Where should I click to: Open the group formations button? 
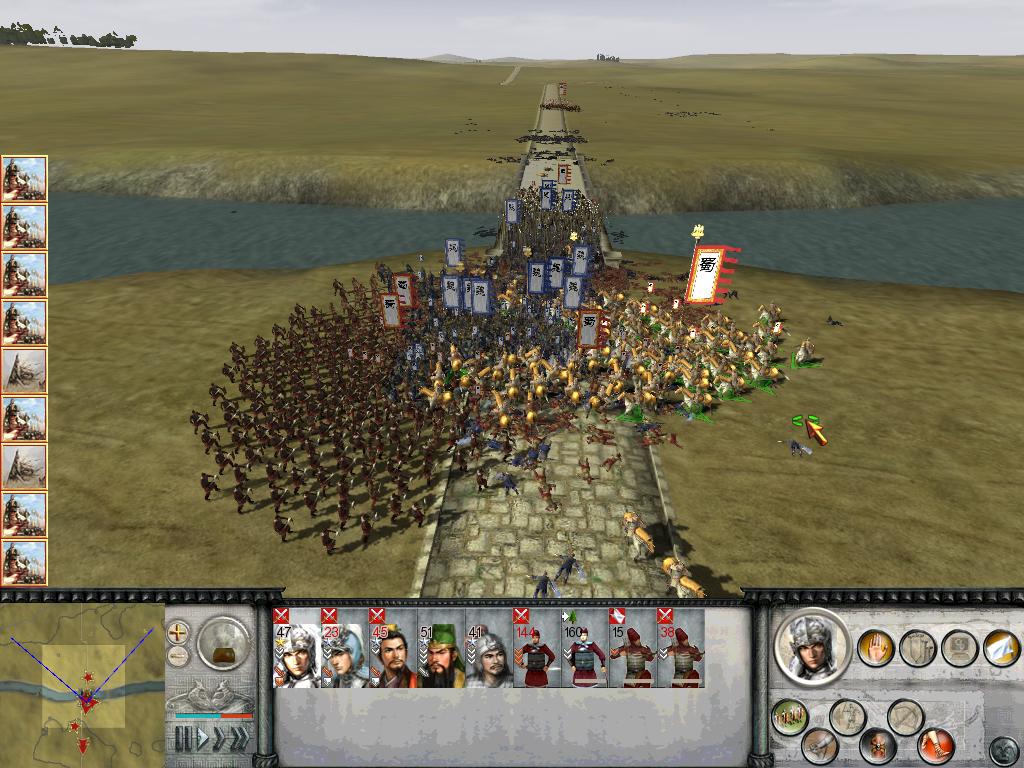pyautogui.click(x=790, y=717)
